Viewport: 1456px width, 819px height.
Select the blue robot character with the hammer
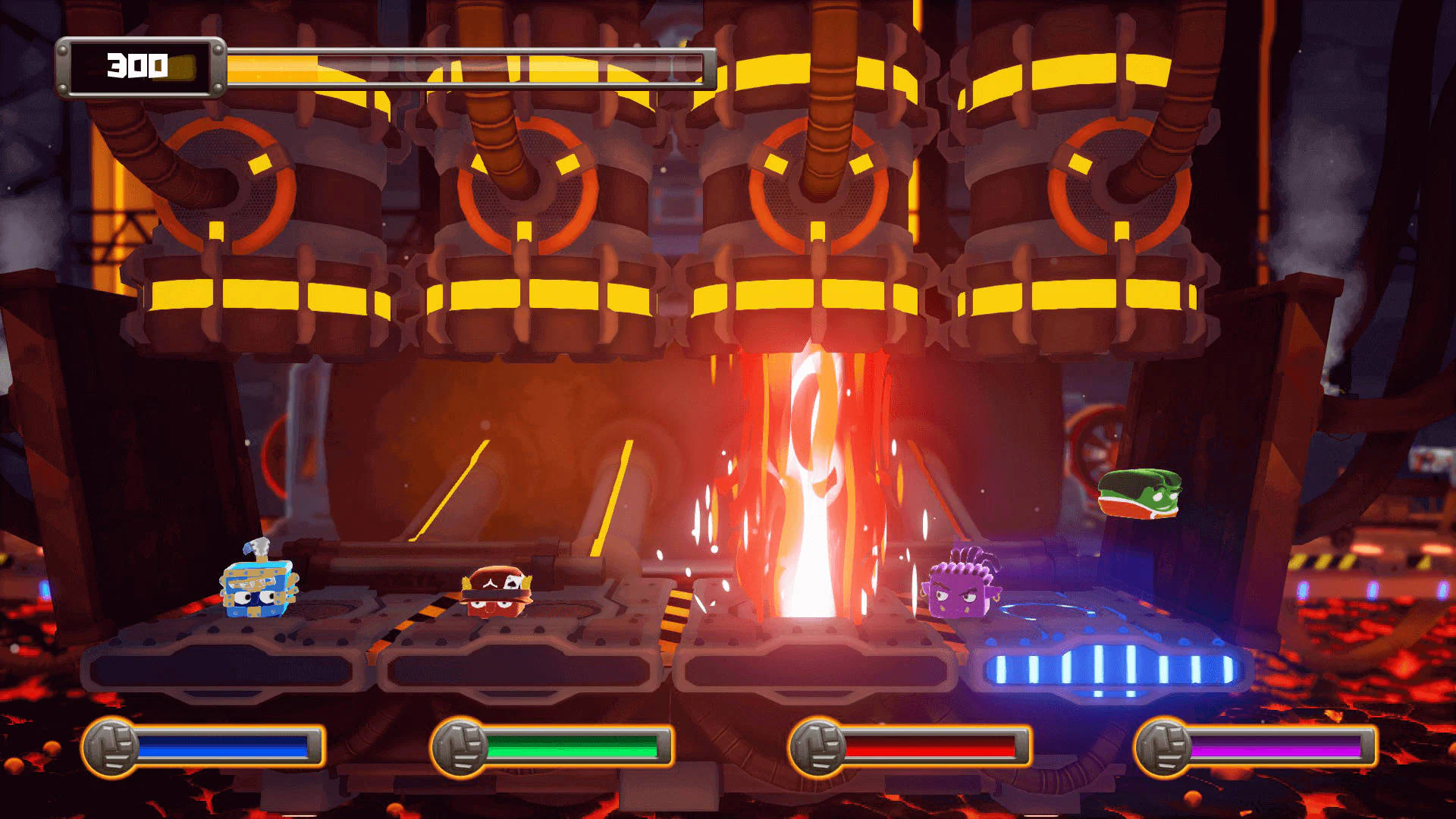click(258, 591)
